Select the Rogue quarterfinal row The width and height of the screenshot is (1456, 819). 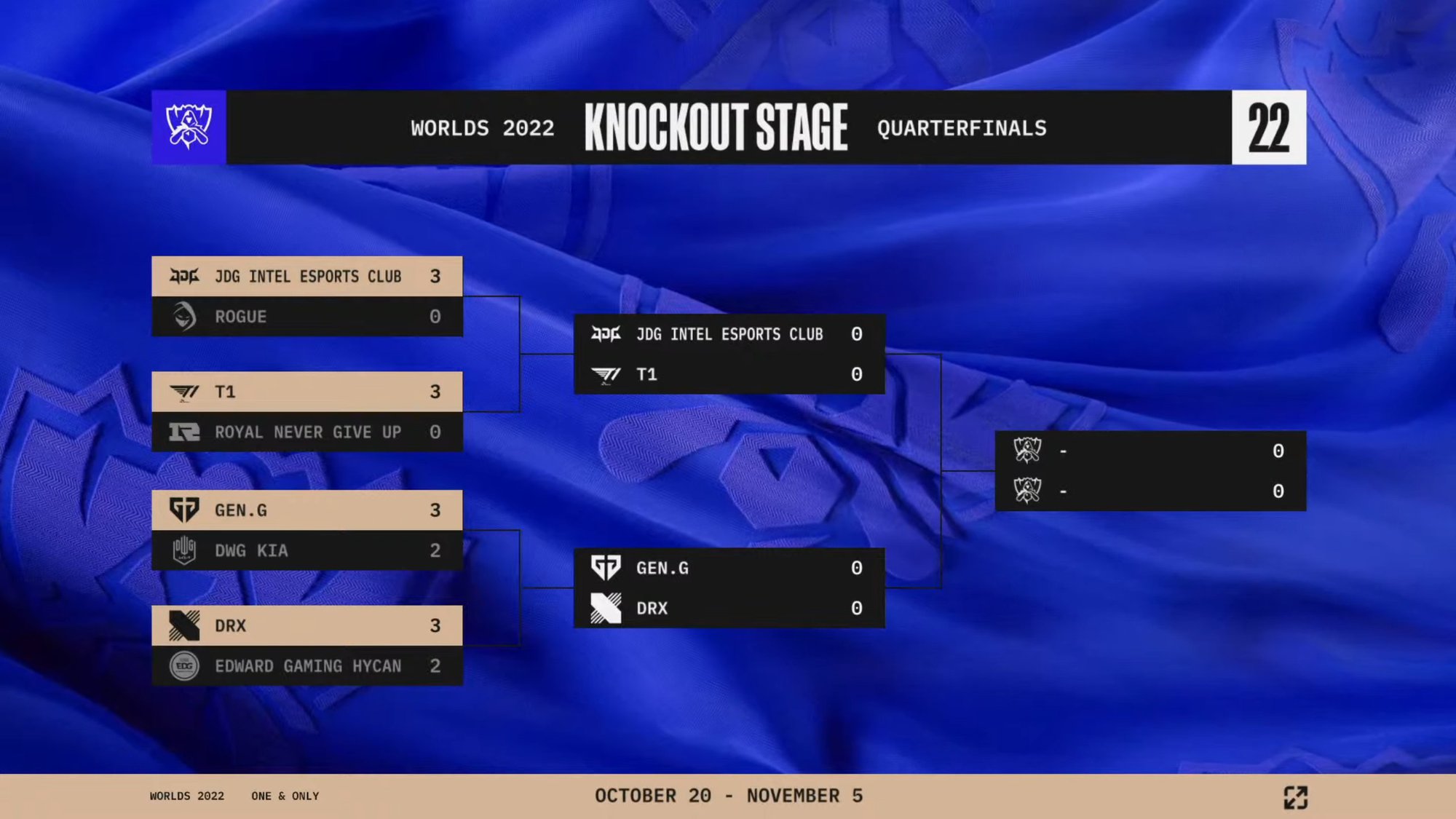[x=306, y=317]
